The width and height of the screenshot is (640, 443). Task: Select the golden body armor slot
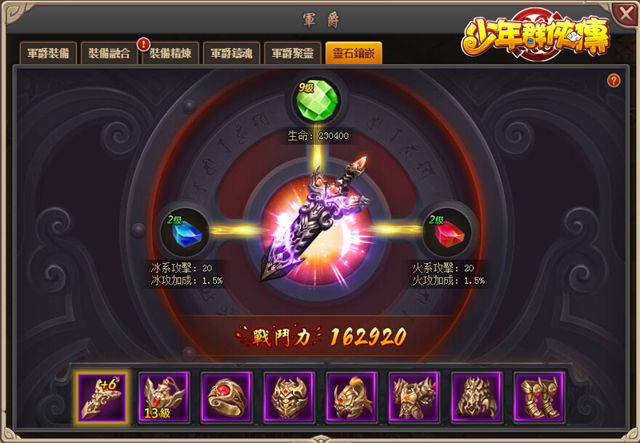[414, 397]
